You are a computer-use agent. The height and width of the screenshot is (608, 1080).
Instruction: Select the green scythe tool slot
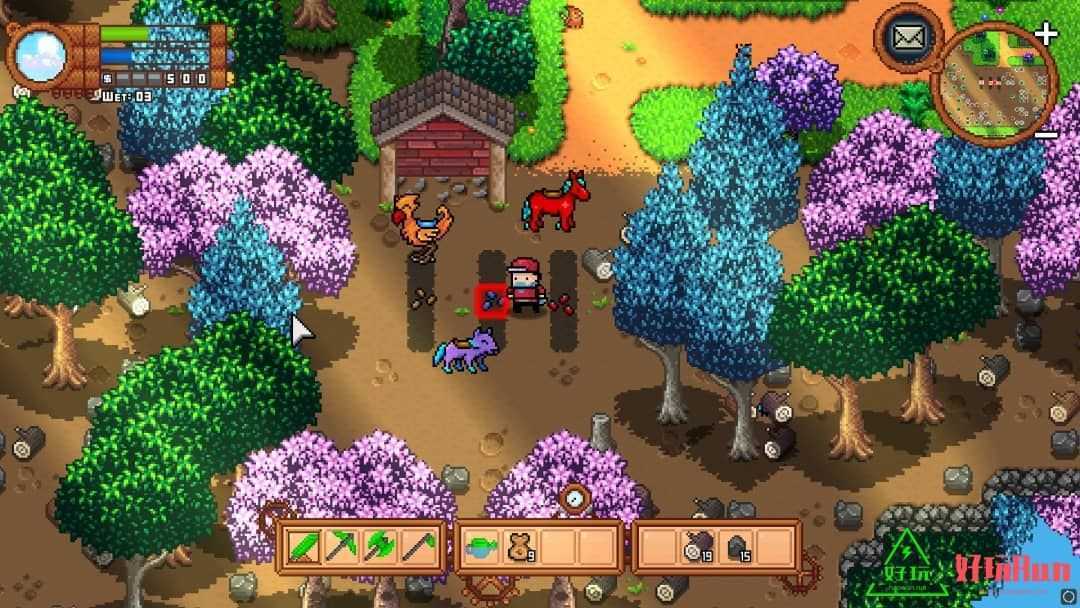419,546
